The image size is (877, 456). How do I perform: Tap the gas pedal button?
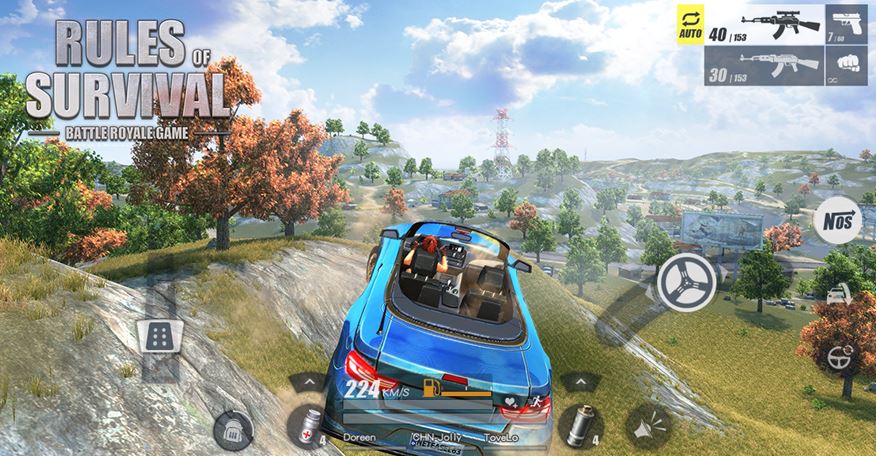pyautogui.click(x=157, y=339)
